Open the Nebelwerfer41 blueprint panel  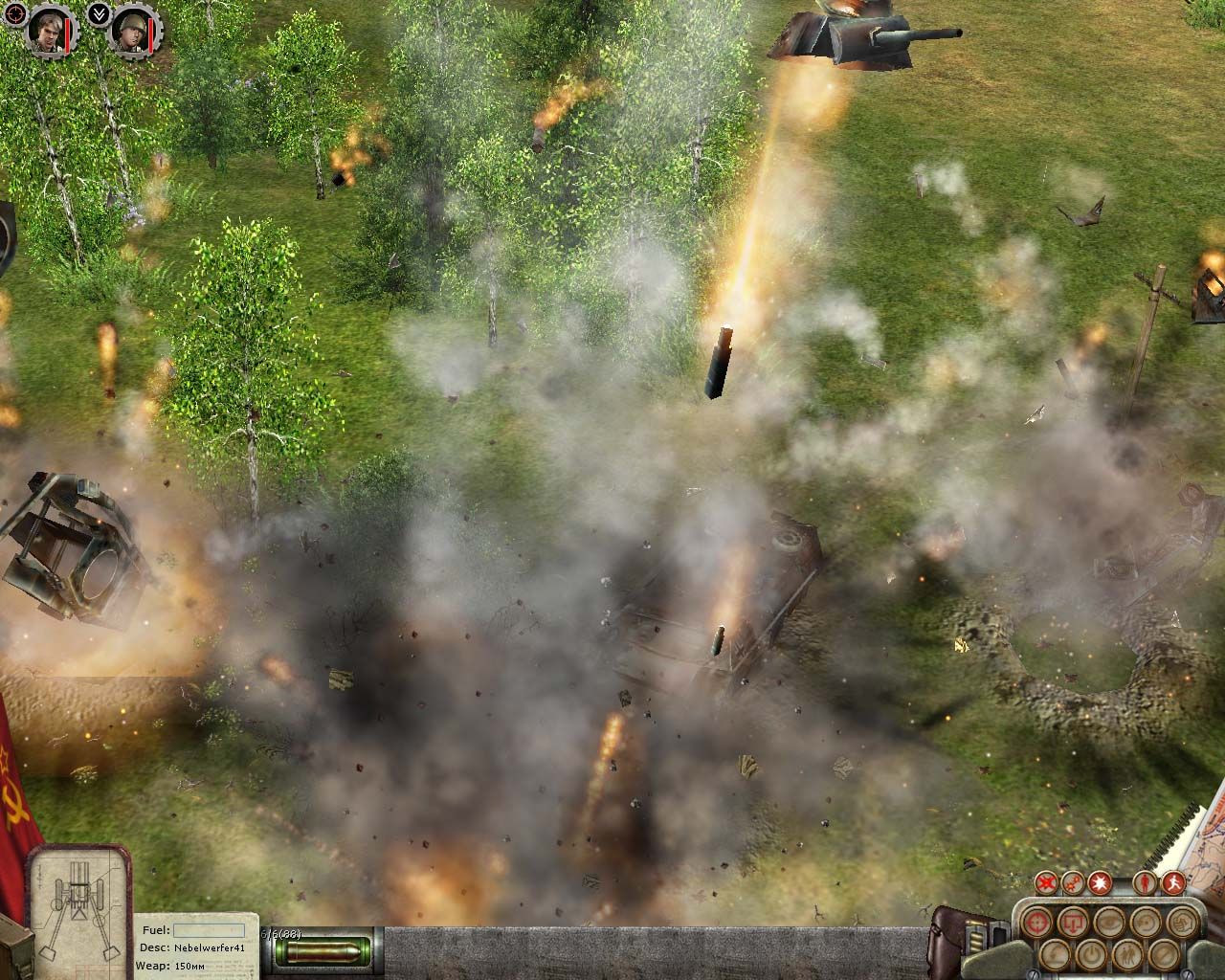click(x=78, y=904)
